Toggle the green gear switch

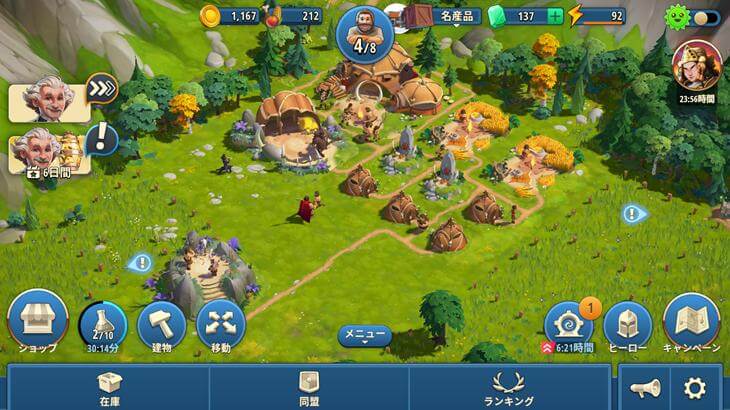(x=697, y=17)
